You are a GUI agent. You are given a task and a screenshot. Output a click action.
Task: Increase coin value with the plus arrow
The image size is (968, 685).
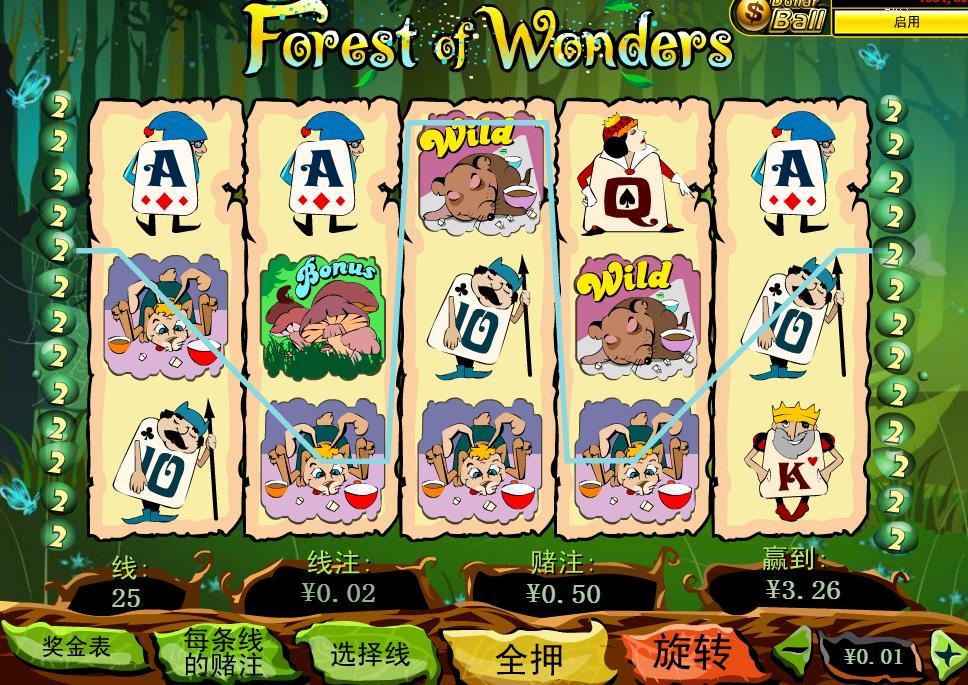click(946, 655)
